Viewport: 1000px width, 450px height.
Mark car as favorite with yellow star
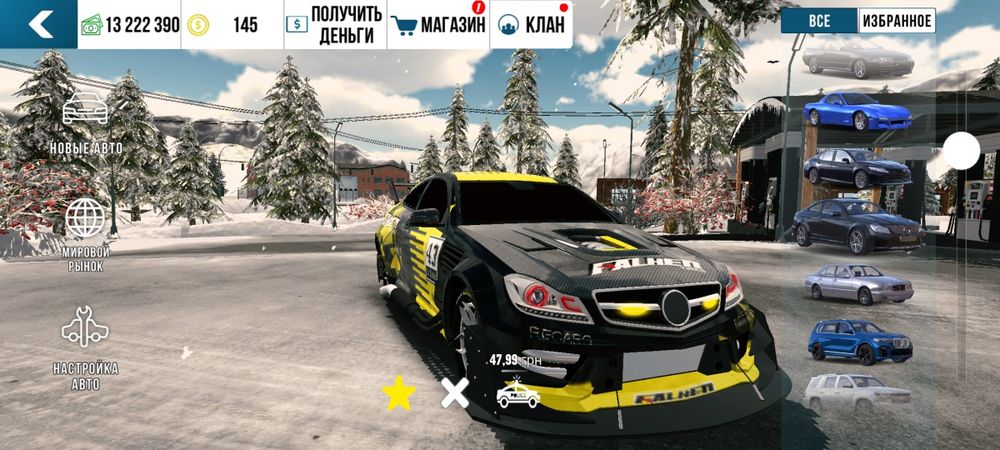coord(399,395)
